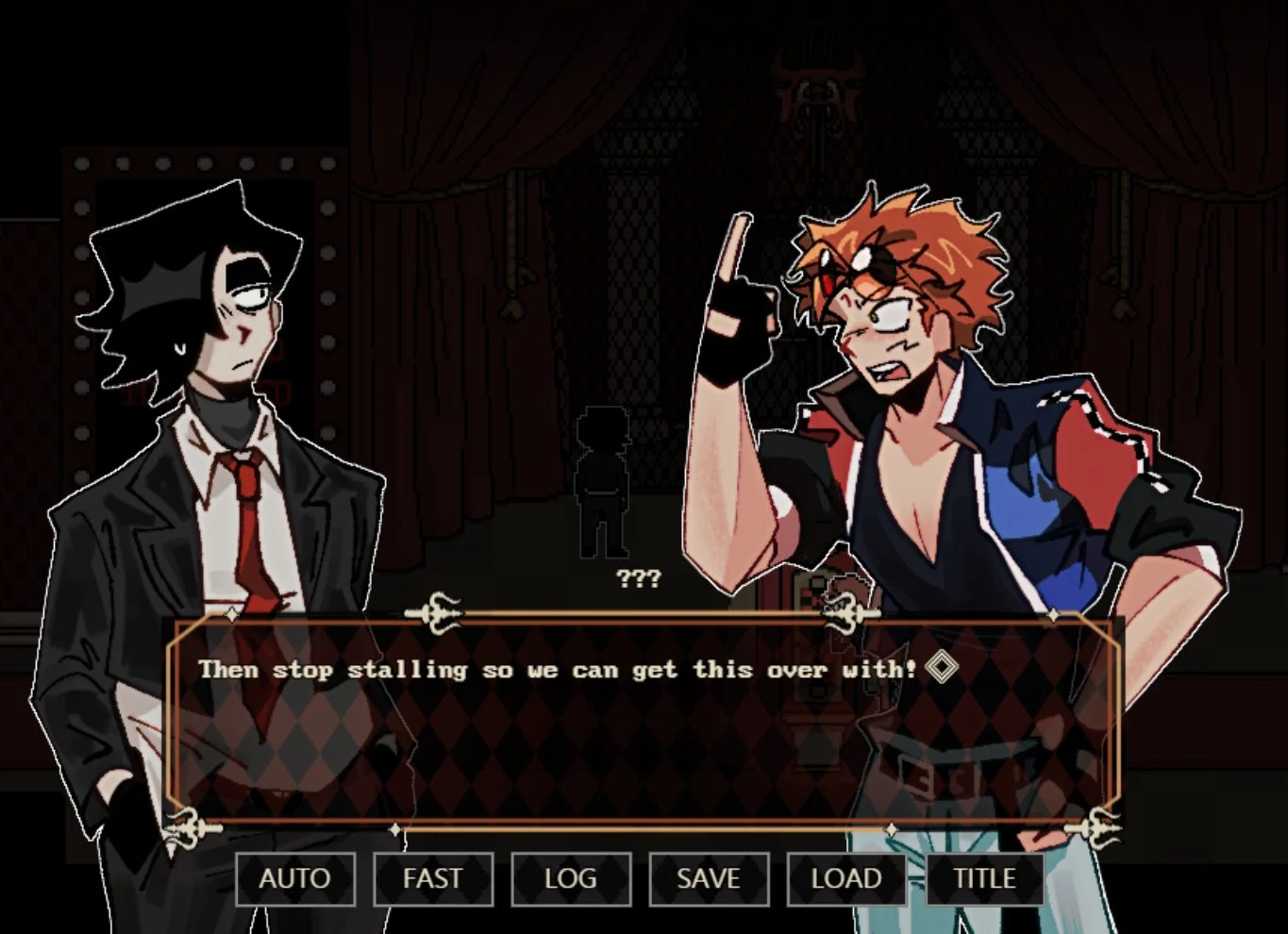
Task: Click the tiny pixel figure on the stage
Action: click(x=604, y=481)
